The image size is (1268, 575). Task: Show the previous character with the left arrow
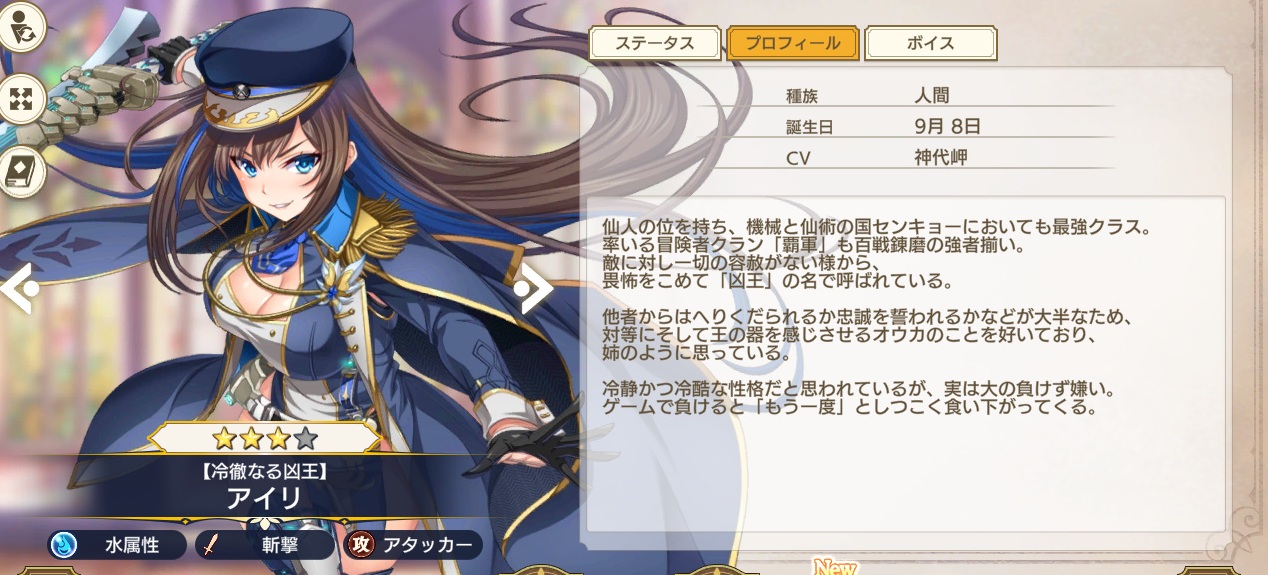click(x=18, y=288)
